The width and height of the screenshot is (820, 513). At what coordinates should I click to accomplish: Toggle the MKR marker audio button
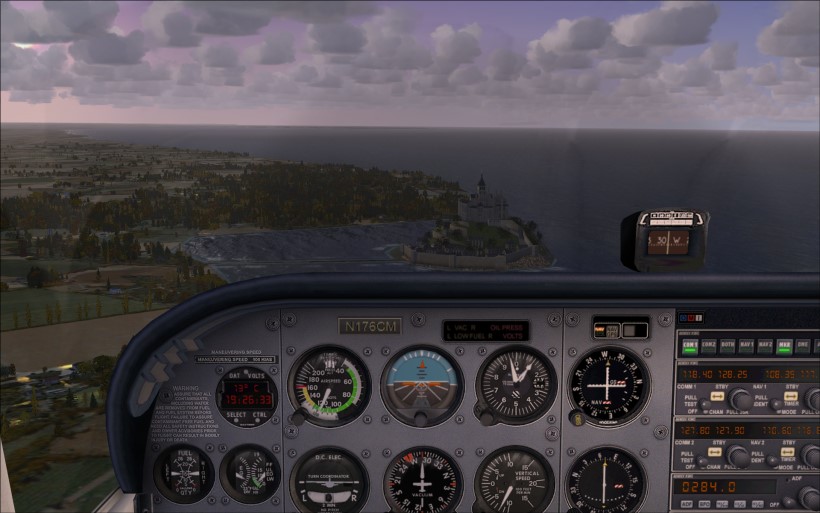tap(785, 346)
